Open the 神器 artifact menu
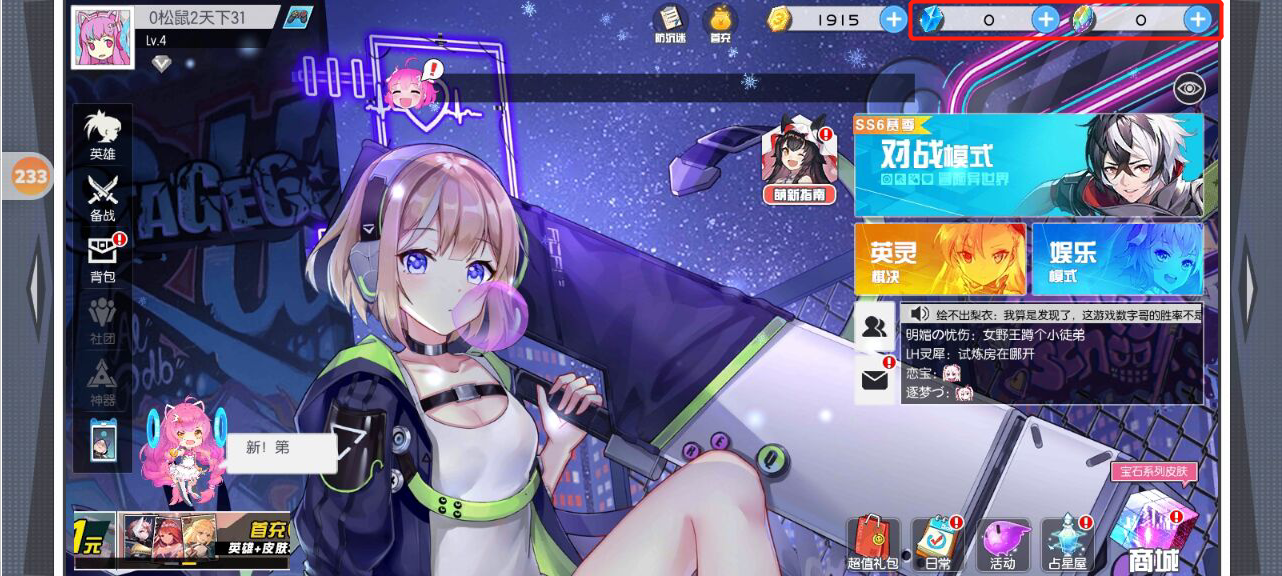Screen dimensions: 1282x576 103,380
